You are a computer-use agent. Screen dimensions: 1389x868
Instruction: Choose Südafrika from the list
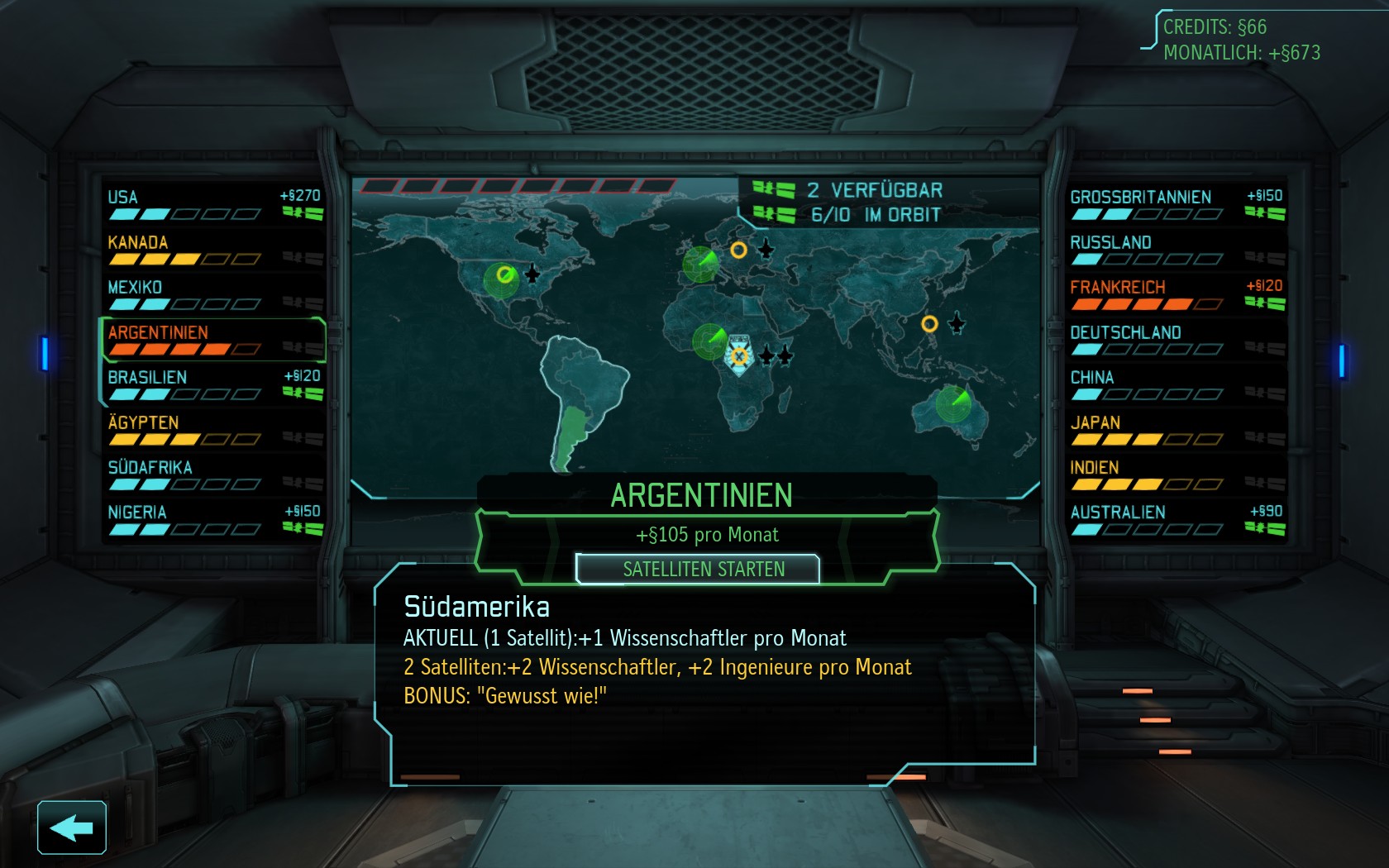(212, 475)
